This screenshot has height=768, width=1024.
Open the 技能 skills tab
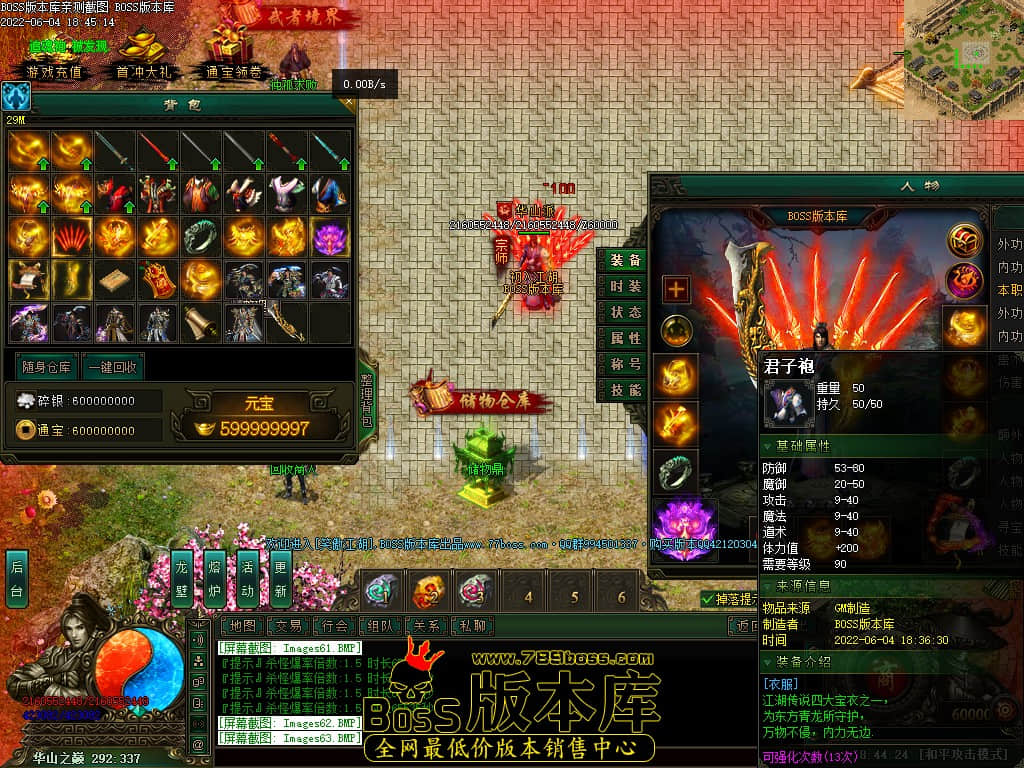tap(626, 390)
